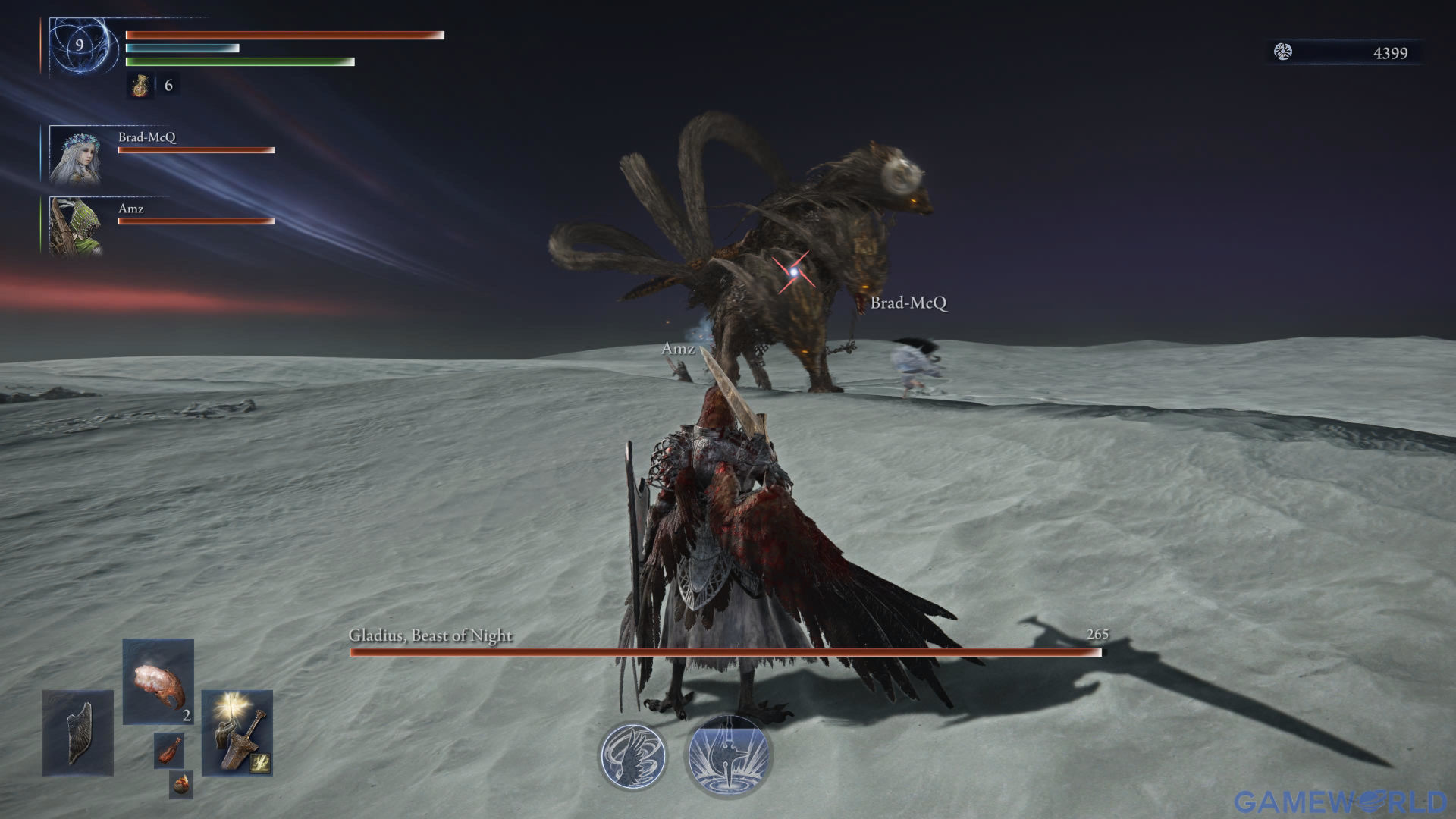
Task: Select the crab claw item slot
Action: [158, 681]
